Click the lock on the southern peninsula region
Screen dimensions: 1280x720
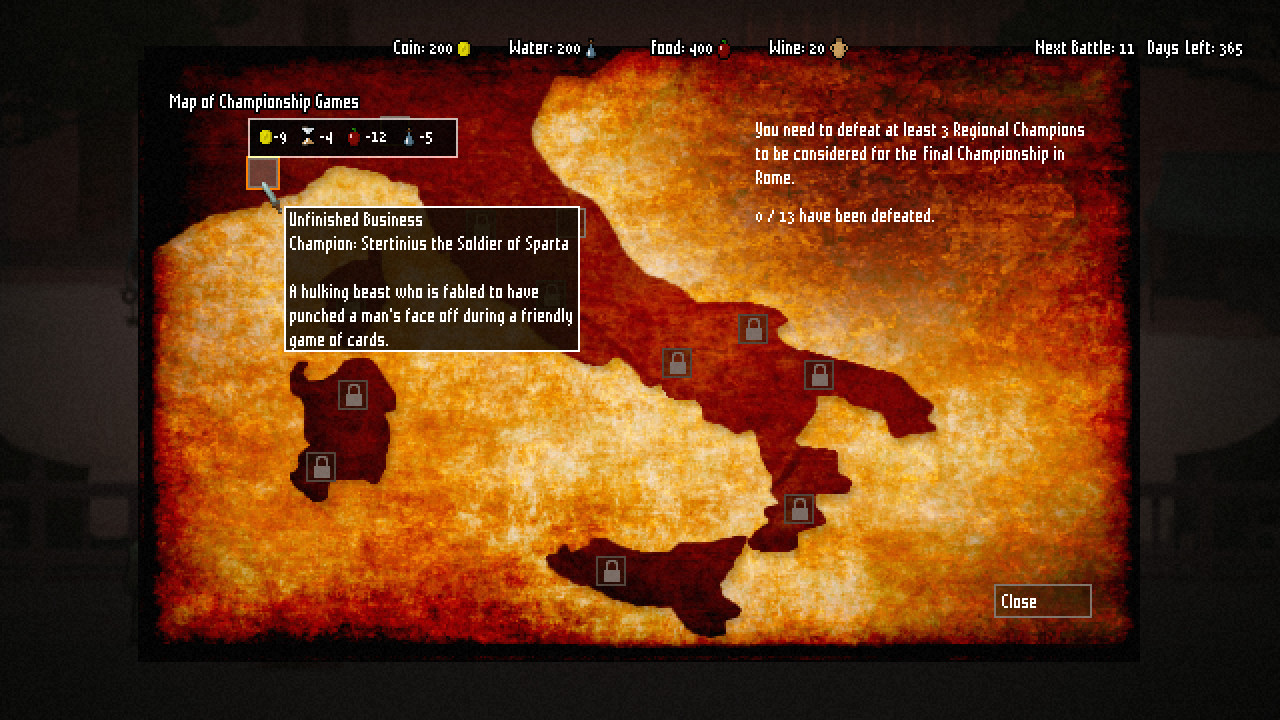[798, 508]
